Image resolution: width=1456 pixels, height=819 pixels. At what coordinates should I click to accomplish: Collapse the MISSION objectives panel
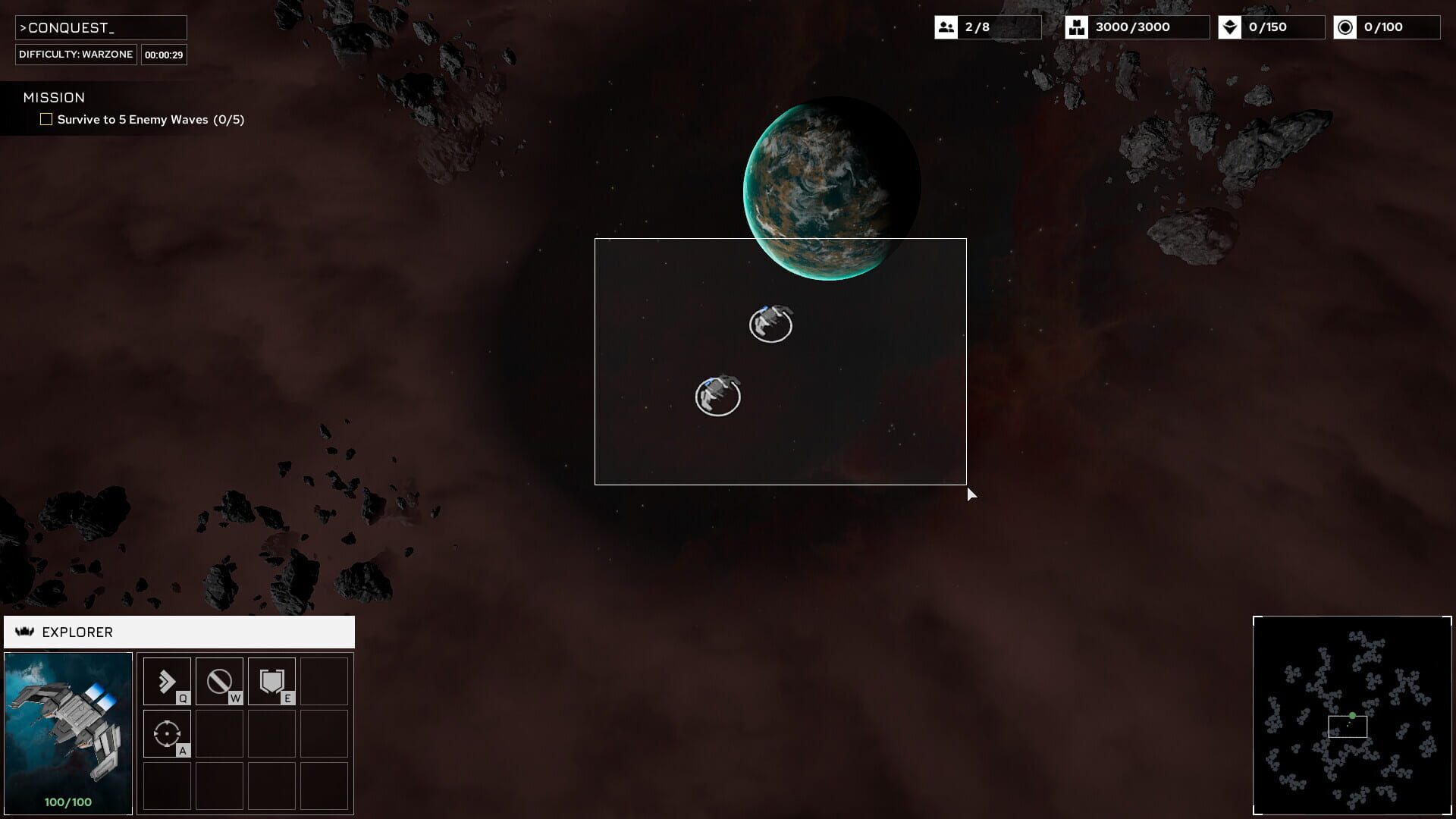click(53, 97)
